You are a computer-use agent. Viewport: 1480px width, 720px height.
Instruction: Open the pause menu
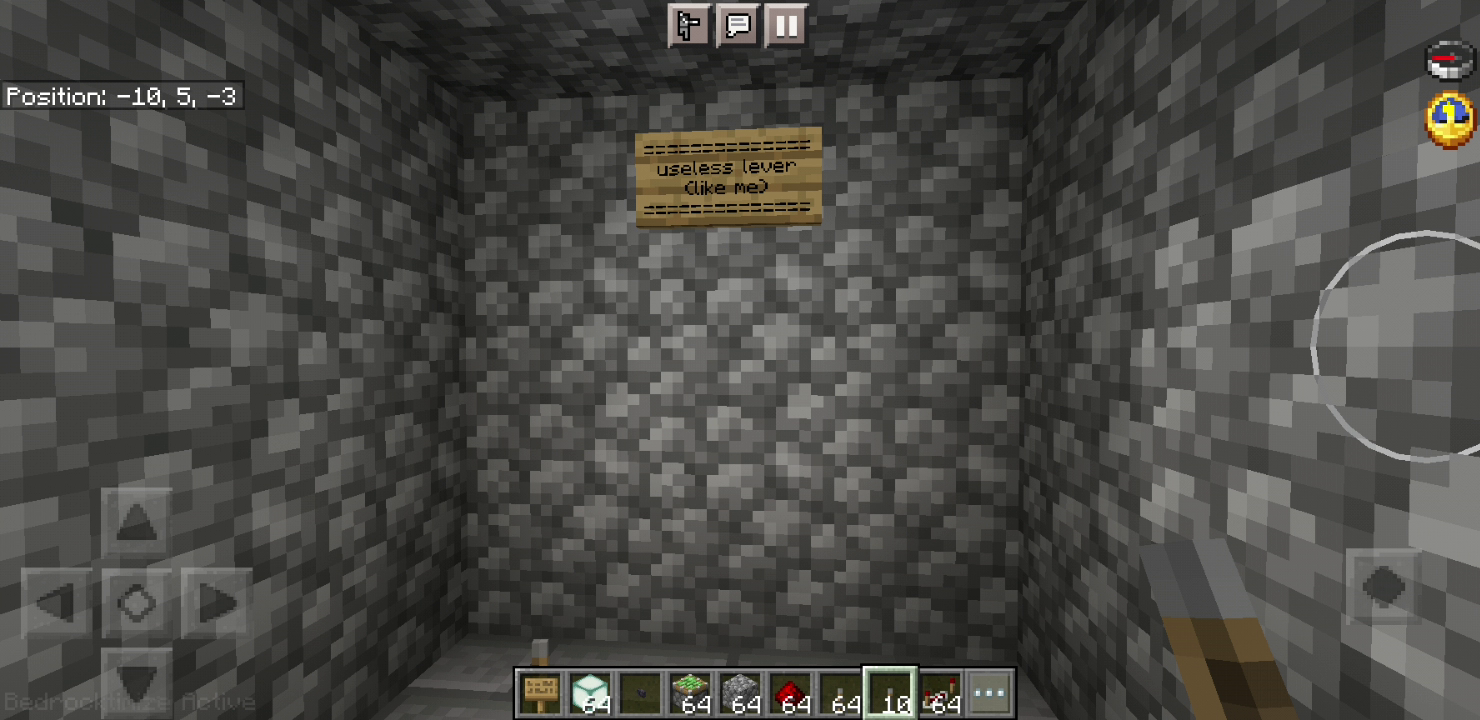click(x=786, y=26)
